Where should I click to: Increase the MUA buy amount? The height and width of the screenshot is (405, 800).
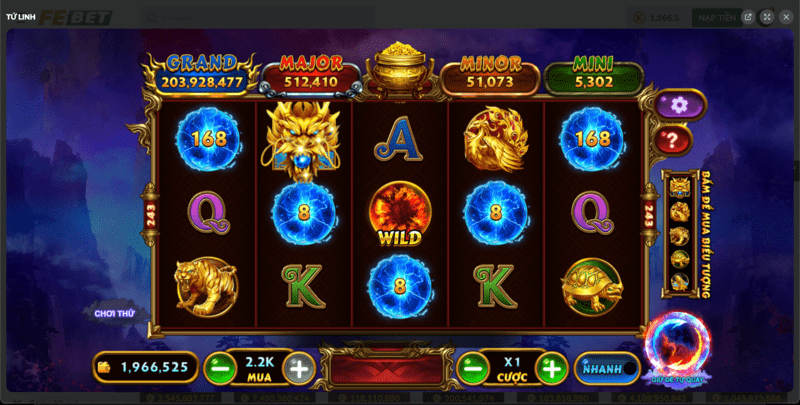[x=297, y=368]
